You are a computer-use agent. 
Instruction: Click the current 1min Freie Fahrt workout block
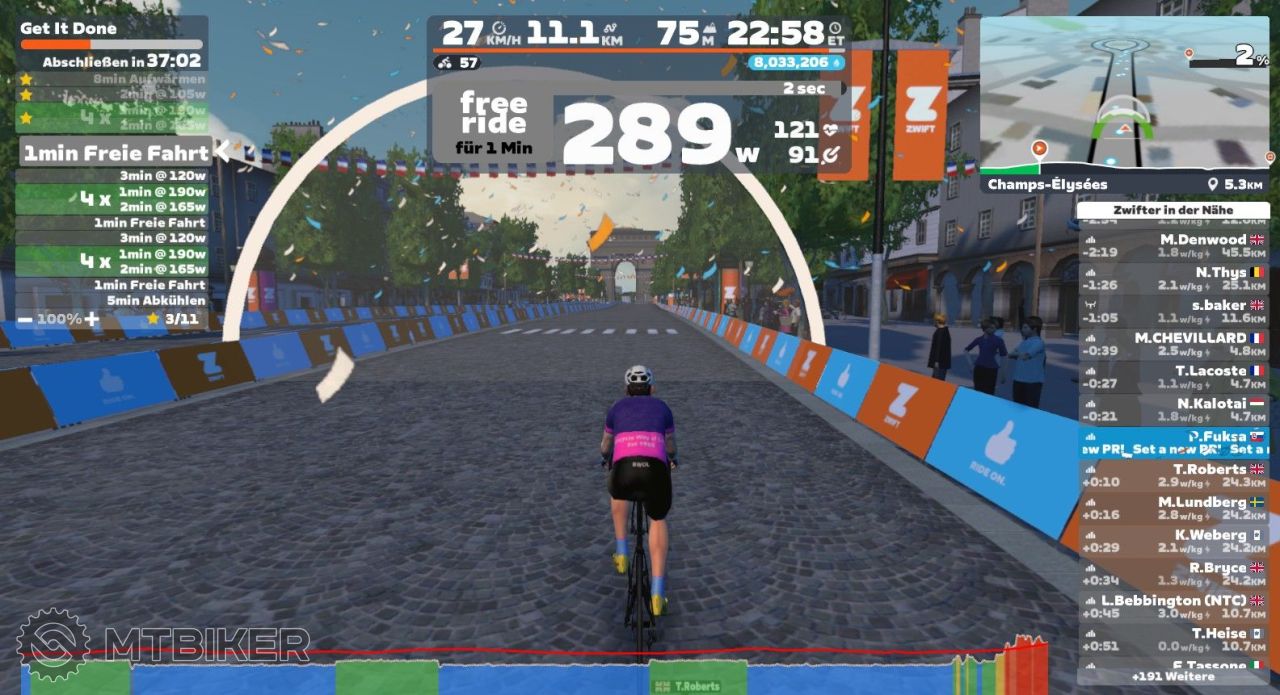[116, 153]
